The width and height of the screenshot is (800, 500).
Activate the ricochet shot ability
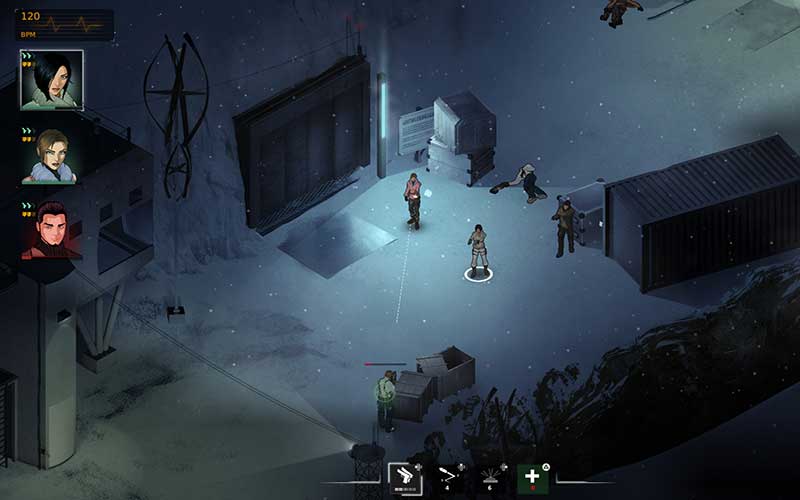448,479
